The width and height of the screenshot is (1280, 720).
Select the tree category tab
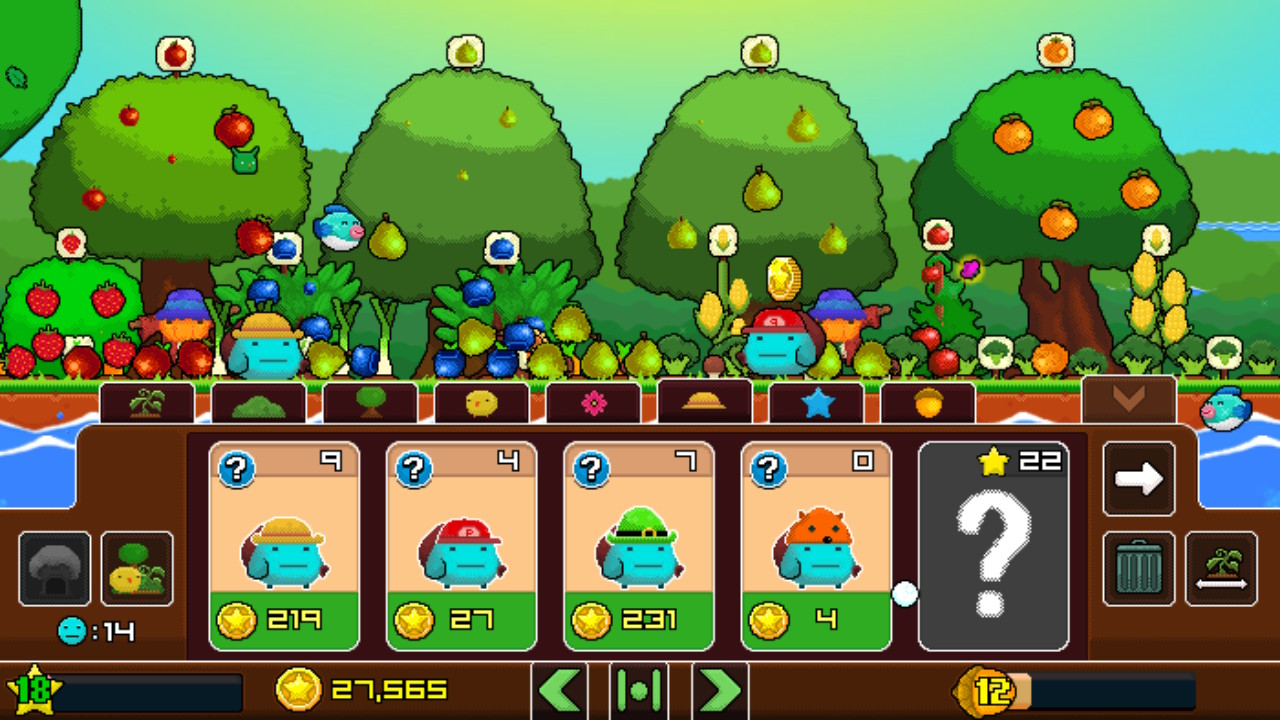pyautogui.click(x=370, y=402)
